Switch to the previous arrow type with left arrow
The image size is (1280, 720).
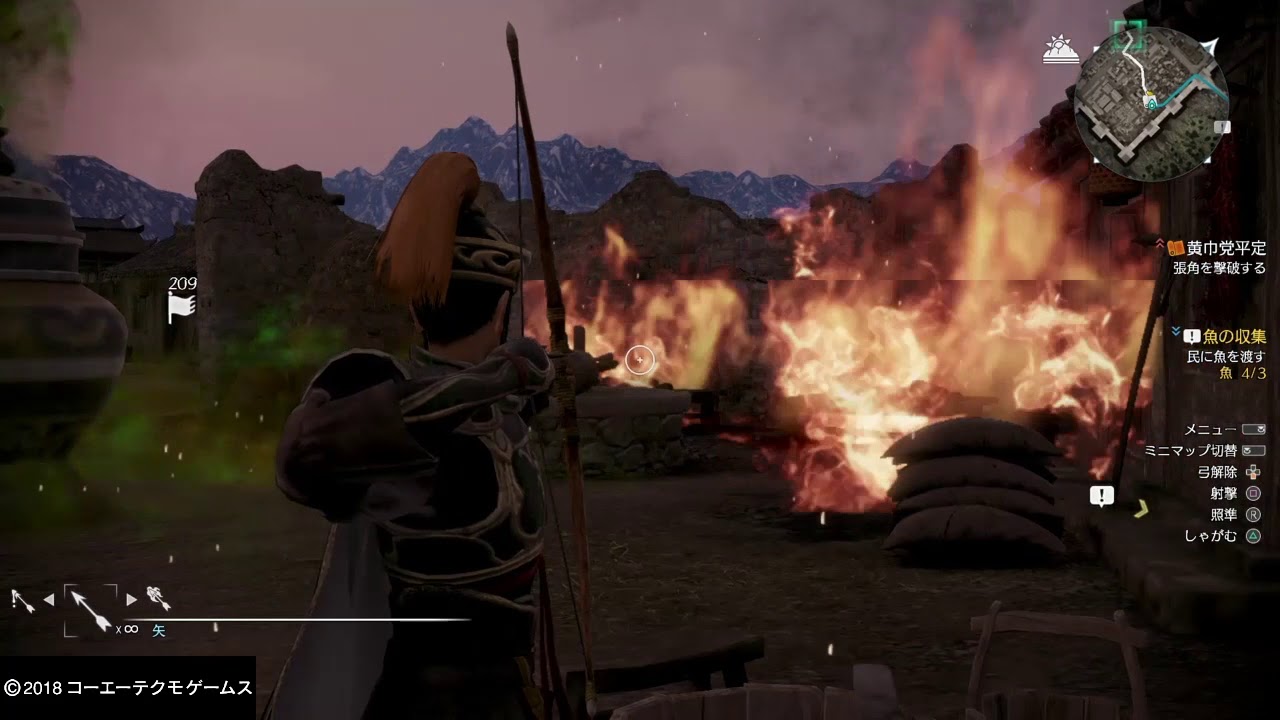[47, 600]
